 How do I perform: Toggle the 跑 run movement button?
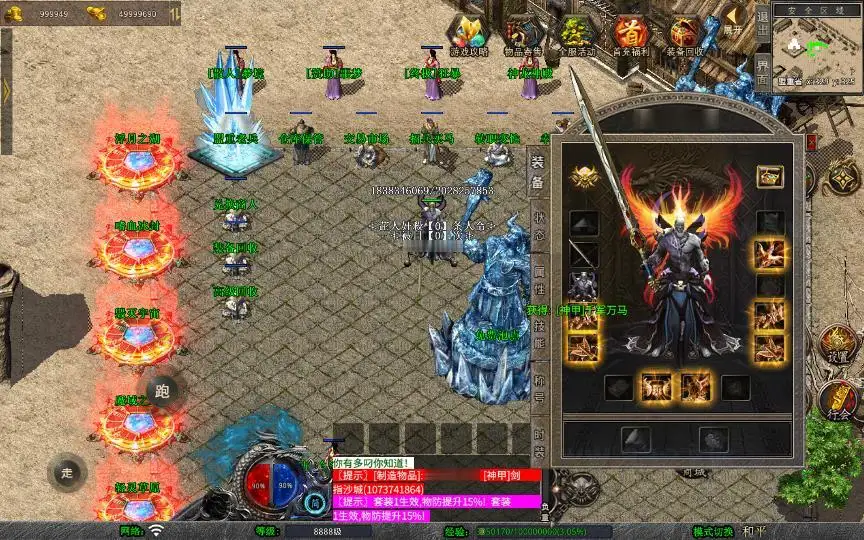tap(163, 391)
